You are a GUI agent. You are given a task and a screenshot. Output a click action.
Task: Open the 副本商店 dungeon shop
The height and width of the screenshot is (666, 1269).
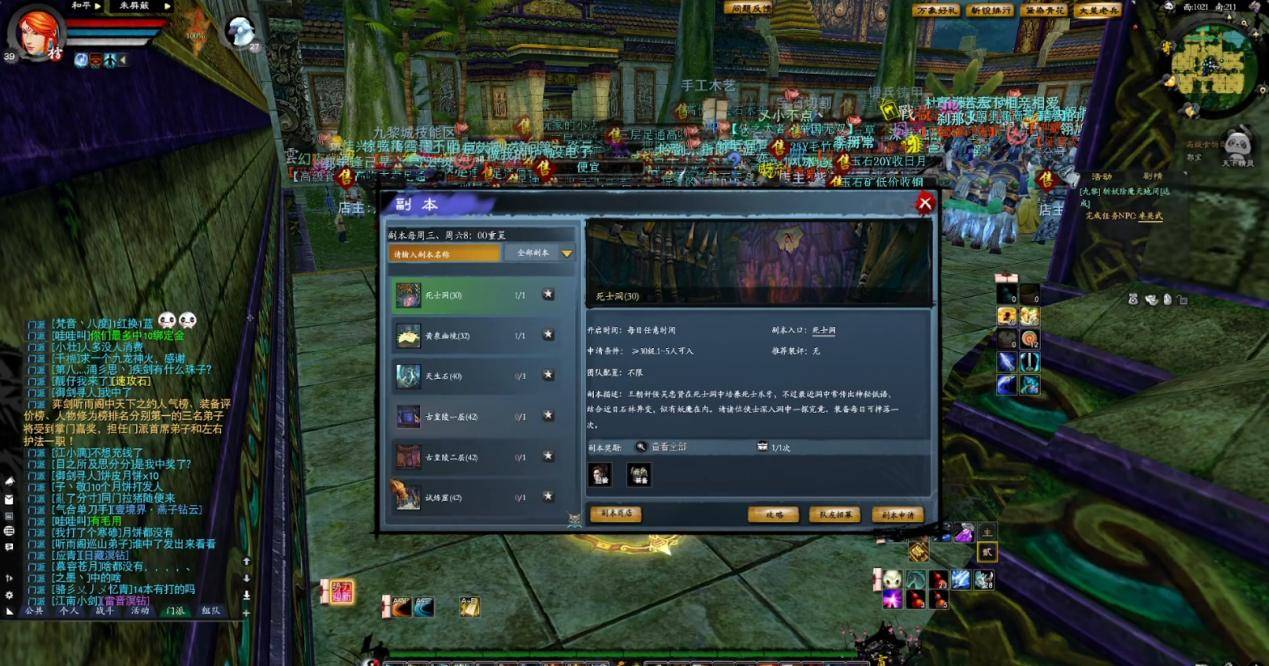click(x=615, y=514)
